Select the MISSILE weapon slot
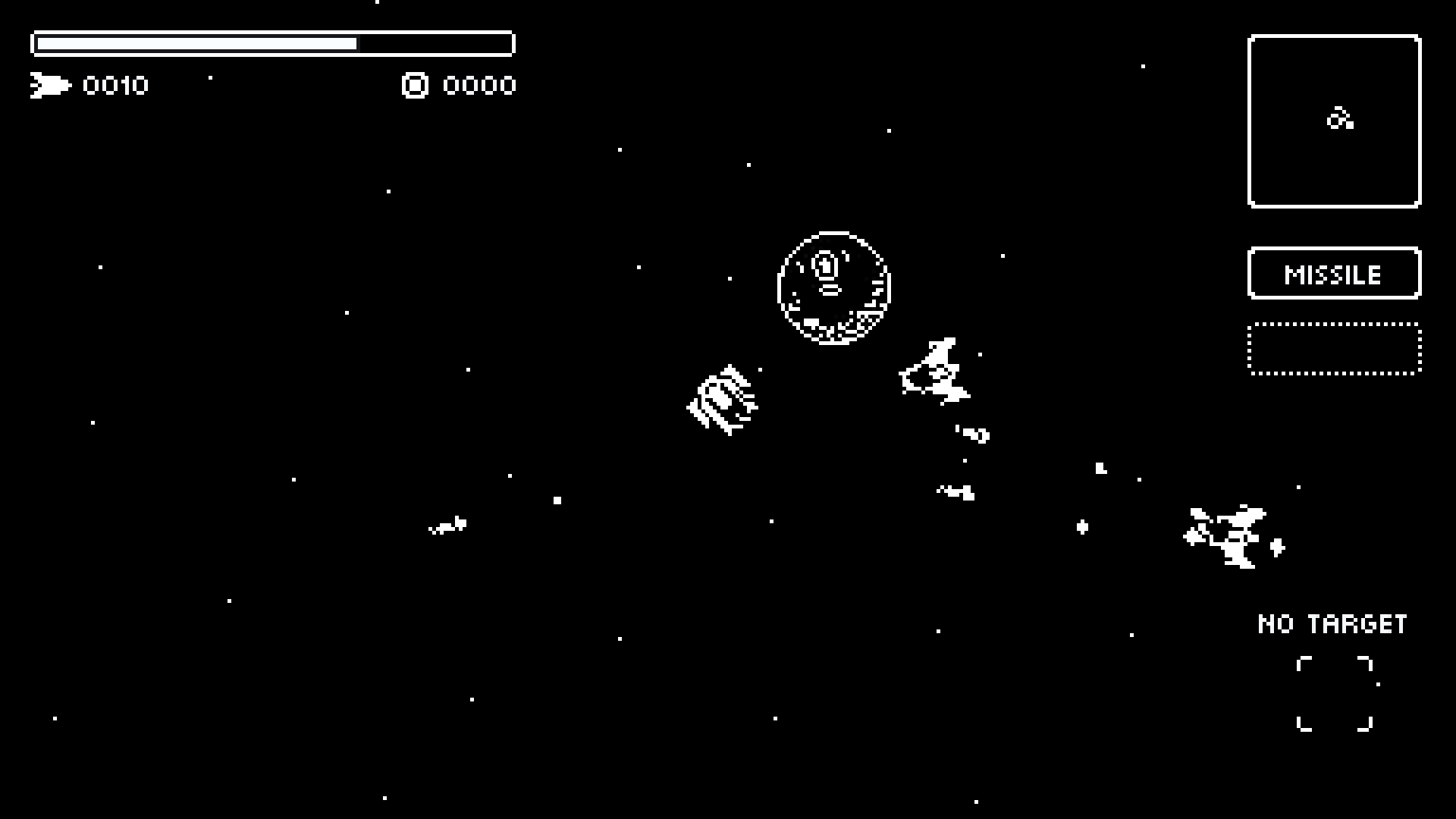 click(x=1333, y=274)
